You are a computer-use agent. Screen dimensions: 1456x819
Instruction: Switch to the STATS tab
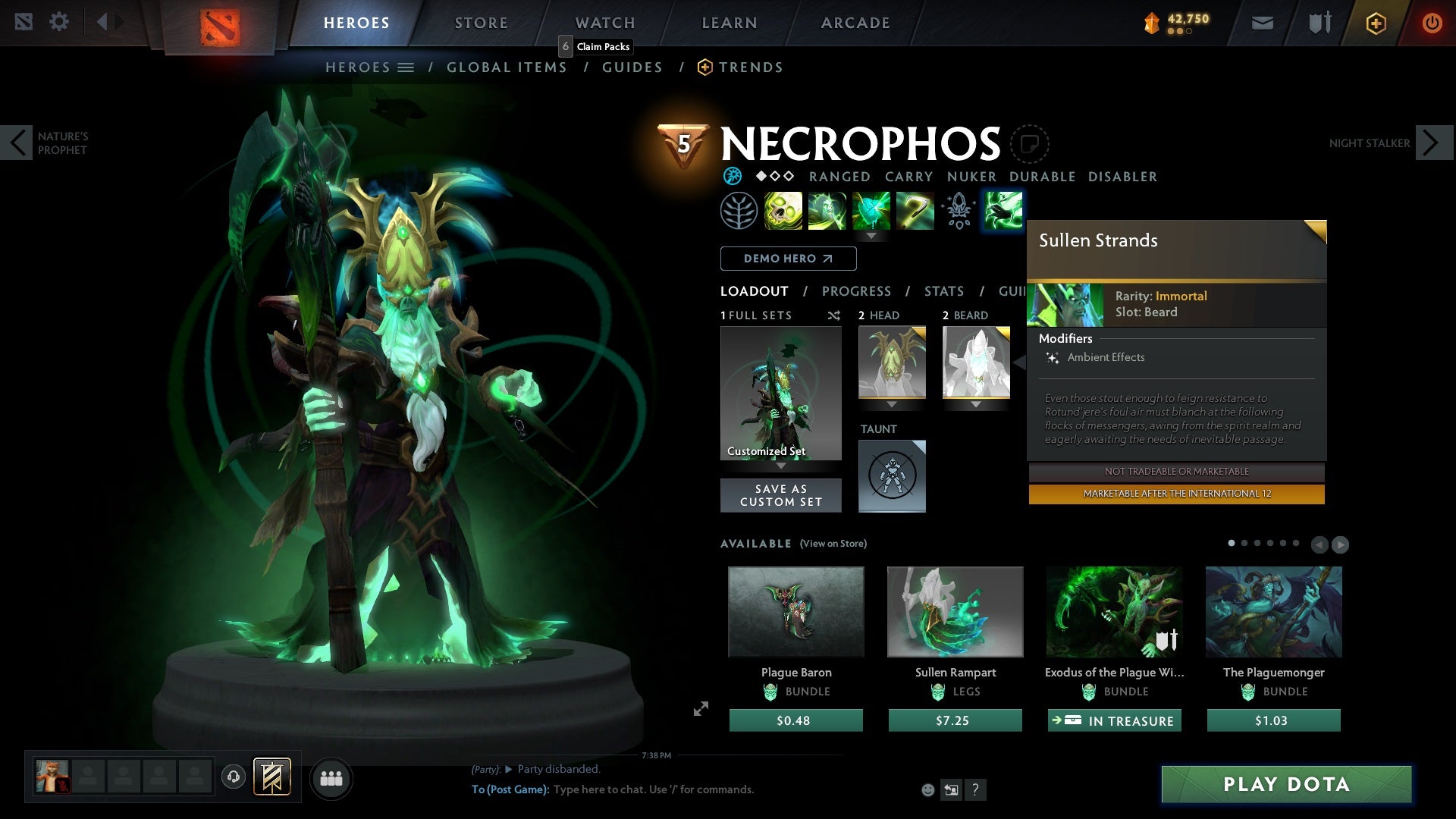(943, 291)
